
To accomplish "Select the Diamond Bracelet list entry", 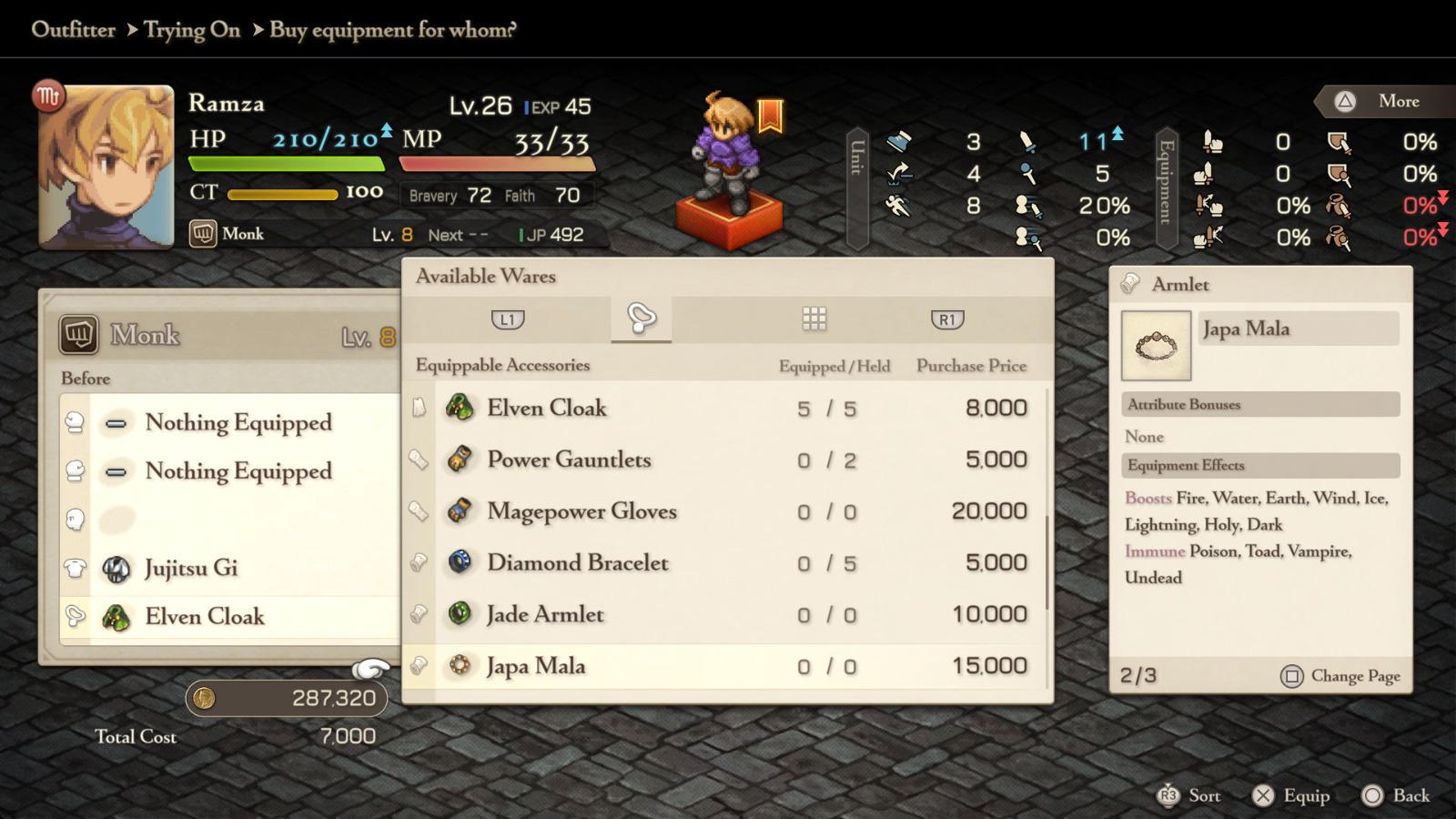I will tap(580, 563).
